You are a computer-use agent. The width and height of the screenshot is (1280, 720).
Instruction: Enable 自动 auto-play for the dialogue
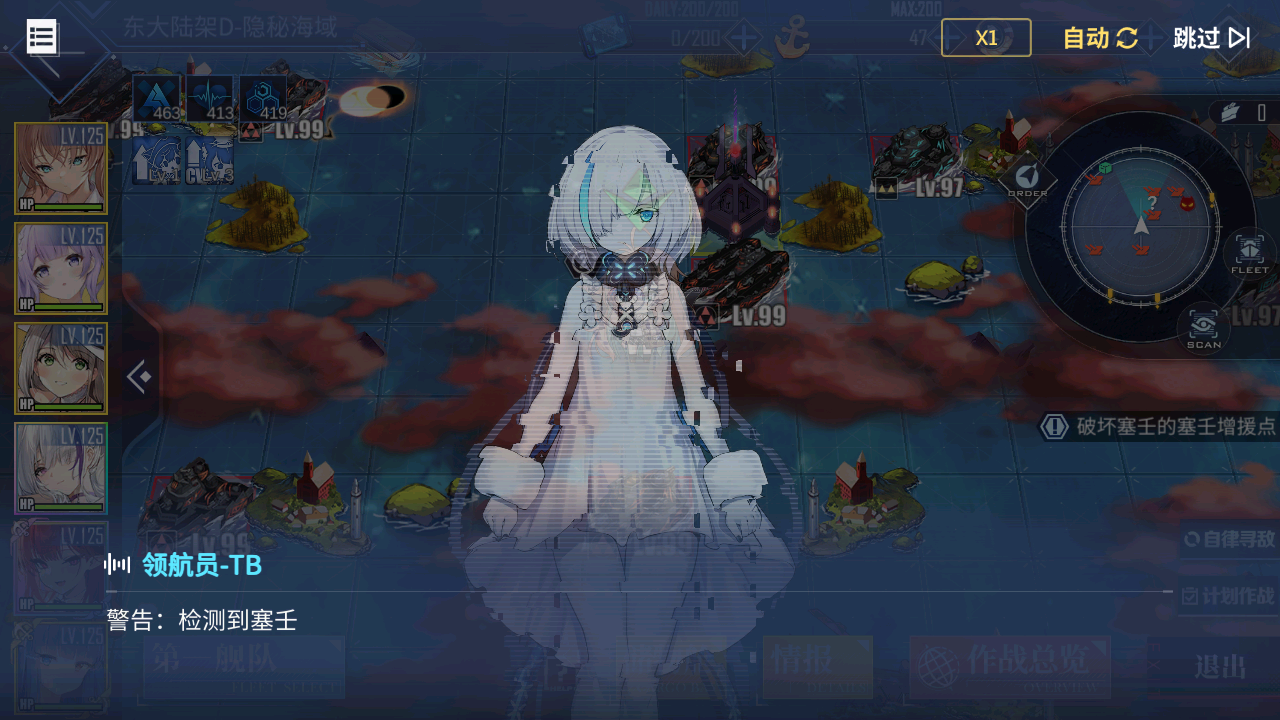(1100, 38)
